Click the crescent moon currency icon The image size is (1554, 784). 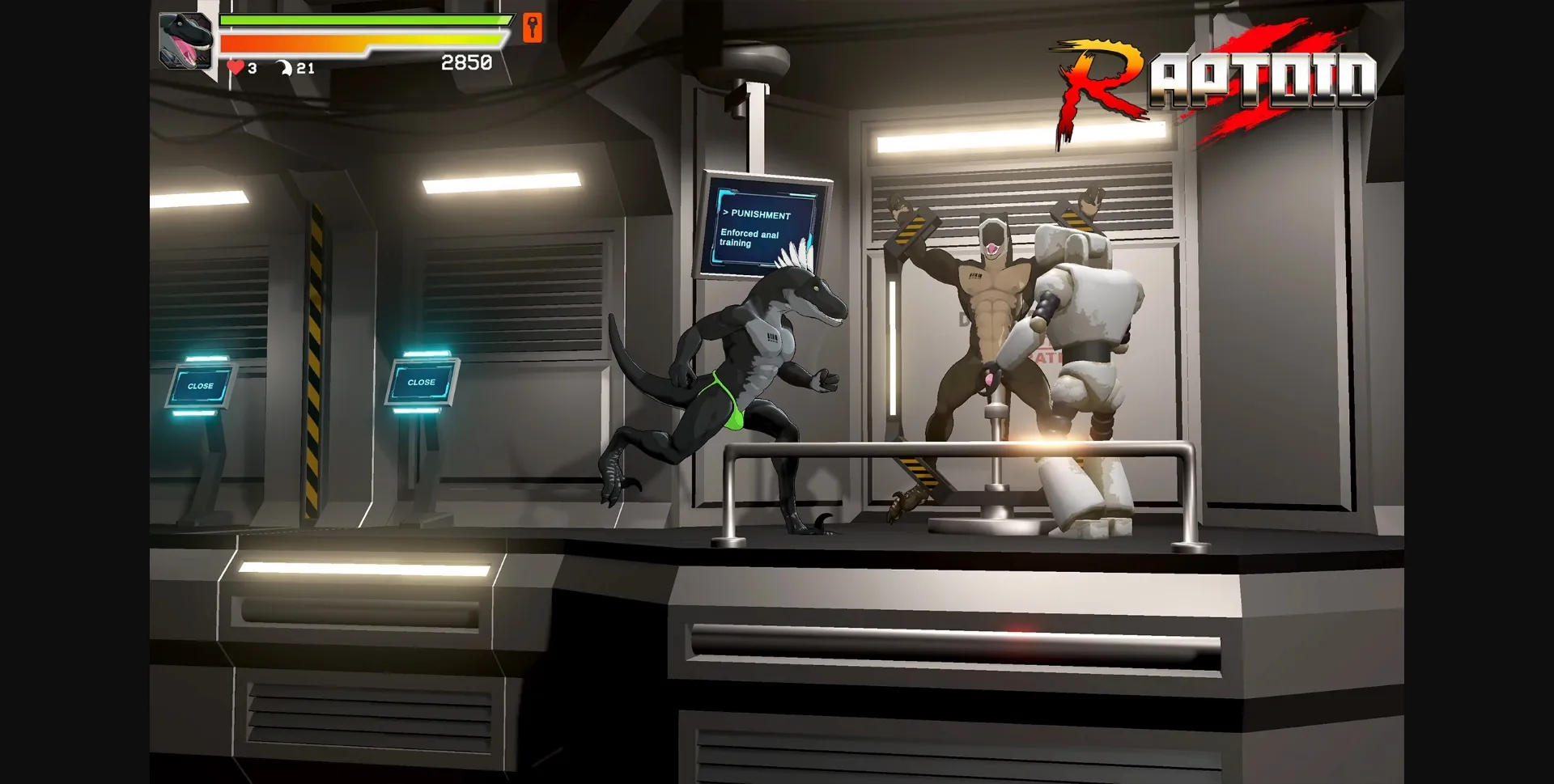285,69
